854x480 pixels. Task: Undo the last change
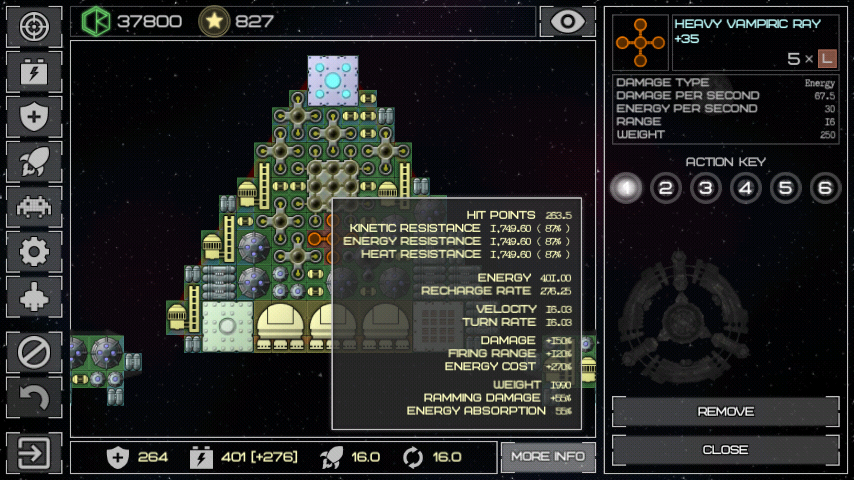pos(34,398)
